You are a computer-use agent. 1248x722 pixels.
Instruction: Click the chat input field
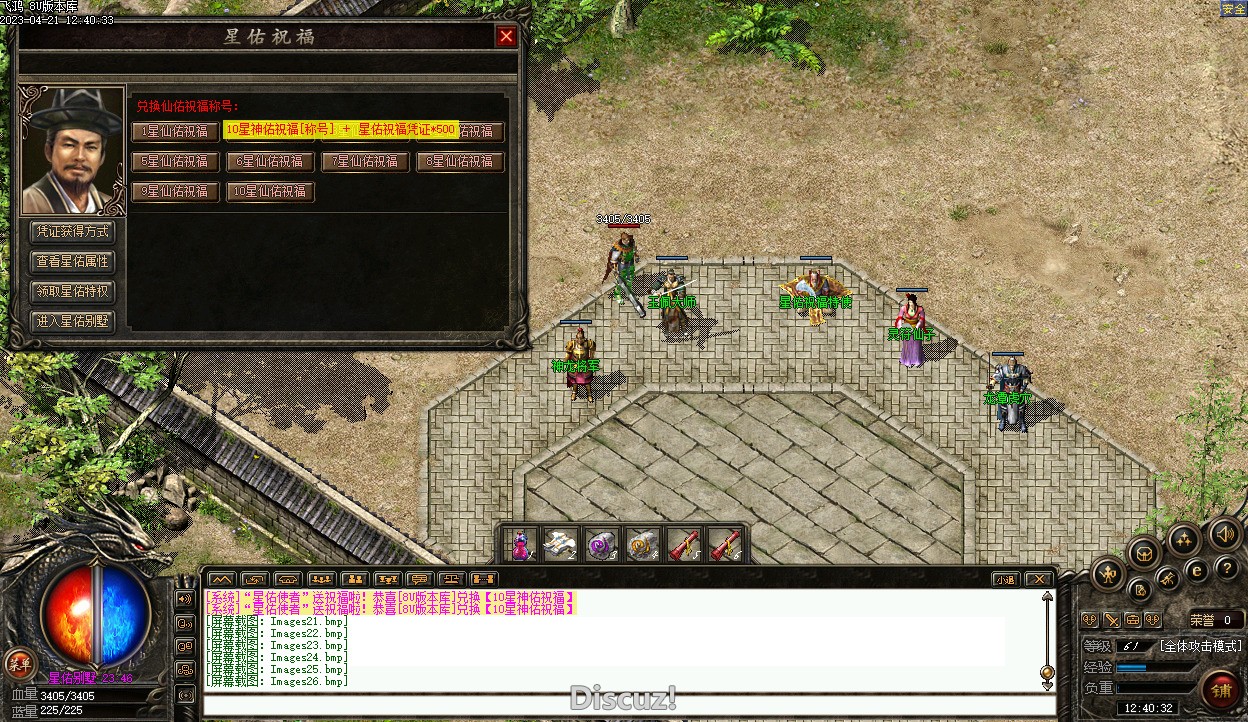click(628, 705)
